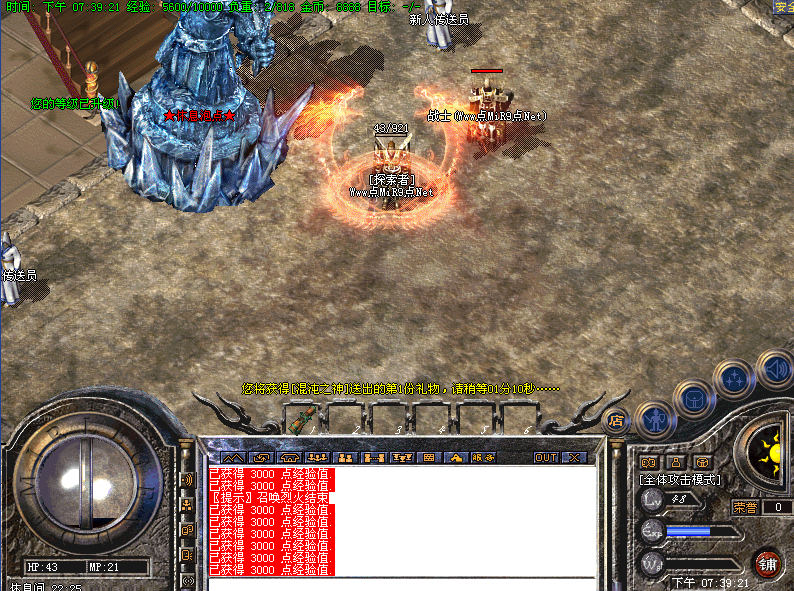Image resolution: width=794 pixels, height=591 pixels.
Task: Click the small person icon above attack mode
Action: [x=675, y=462]
